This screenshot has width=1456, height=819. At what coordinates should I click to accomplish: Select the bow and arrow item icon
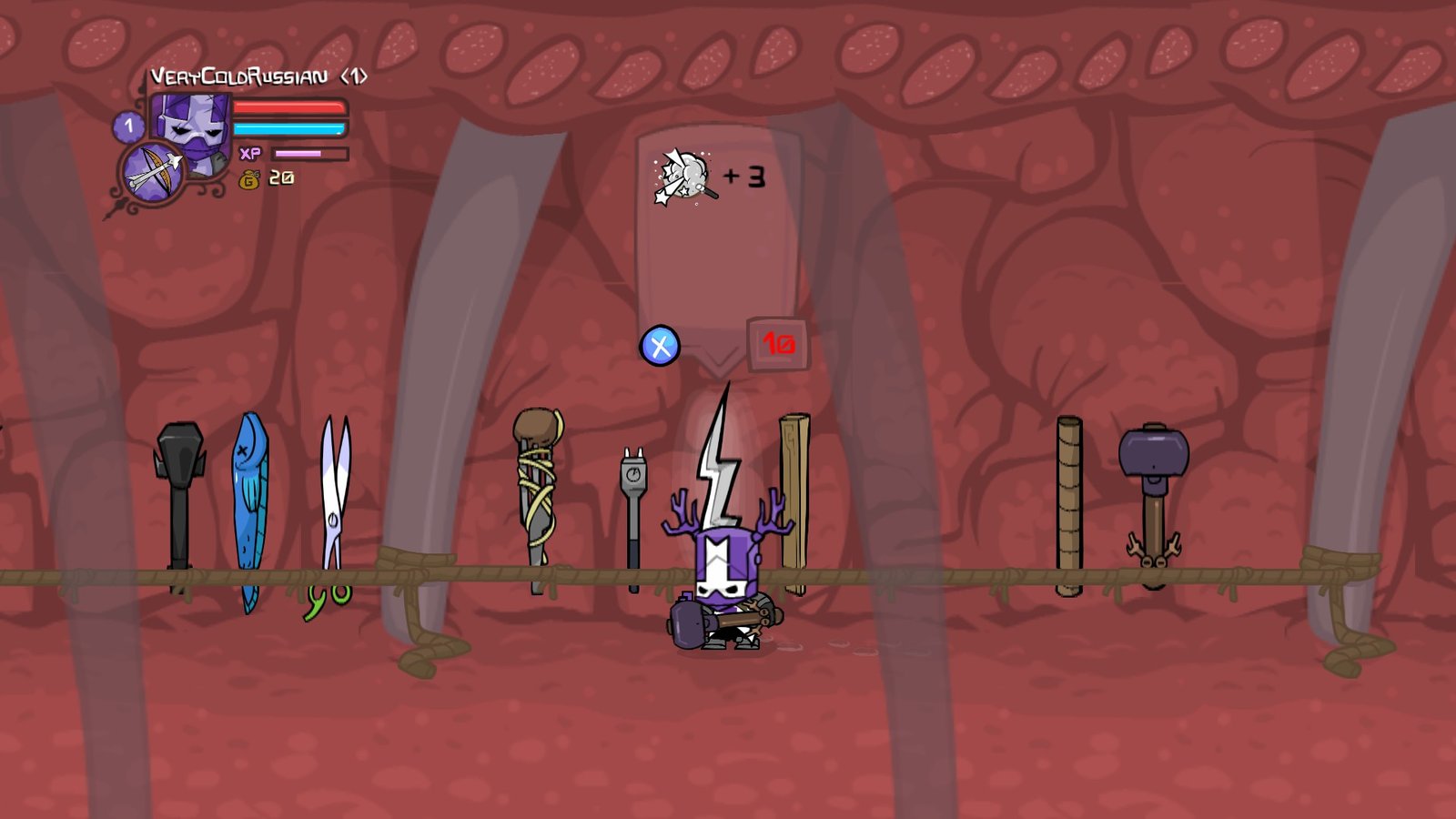pos(151,172)
